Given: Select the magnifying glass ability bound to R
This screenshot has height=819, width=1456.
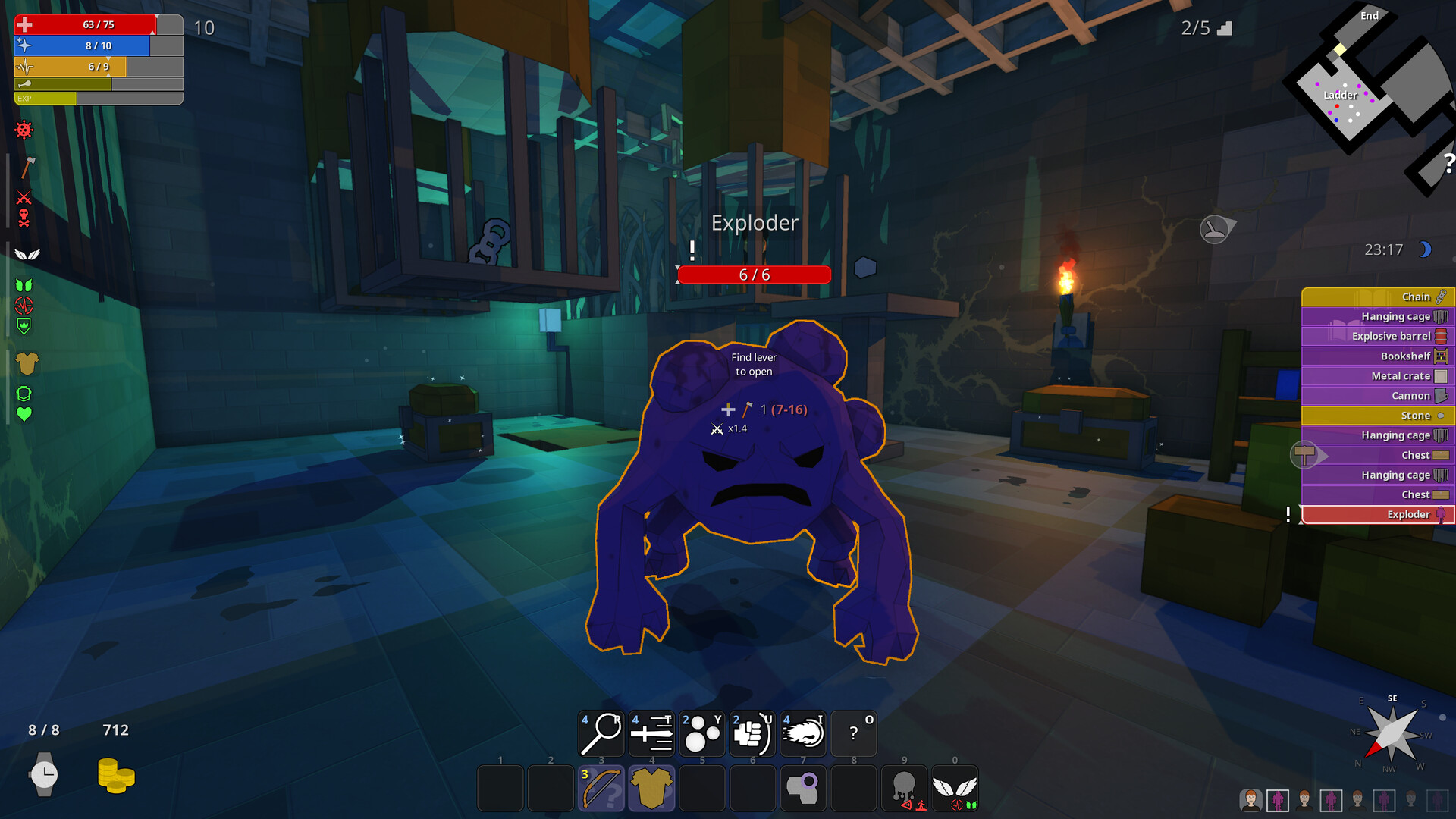Looking at the screenshot, I should (601, 733).
